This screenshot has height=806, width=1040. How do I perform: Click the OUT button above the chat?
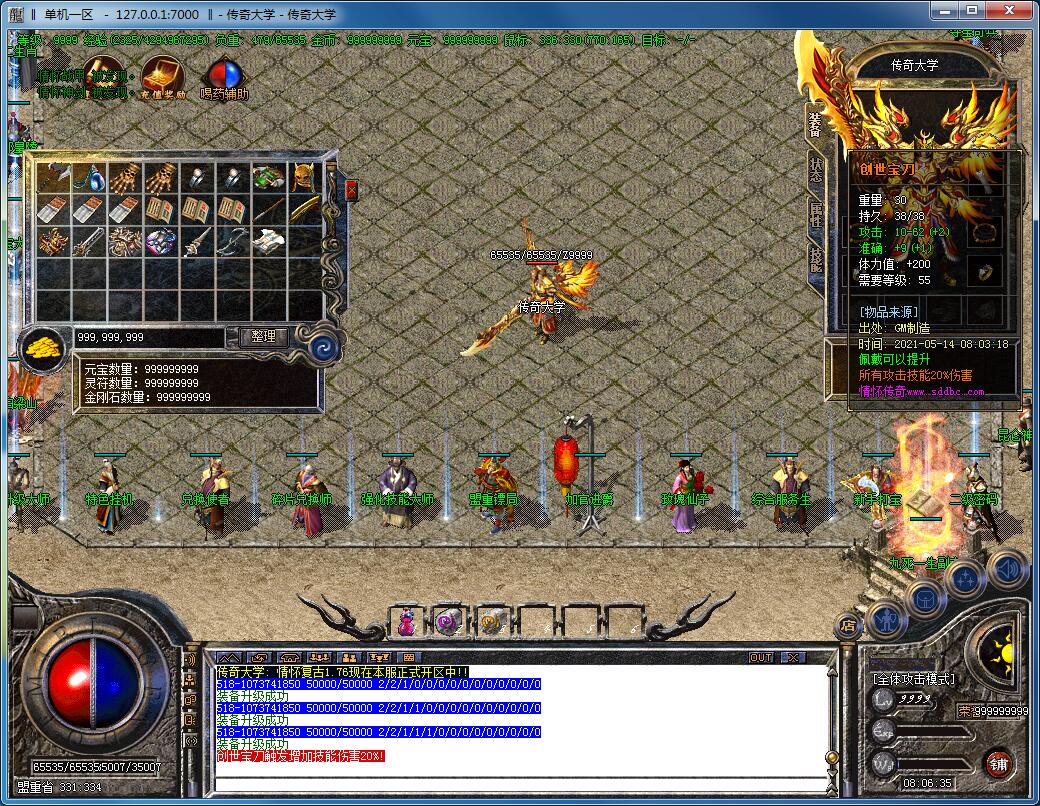click(761, 657)
